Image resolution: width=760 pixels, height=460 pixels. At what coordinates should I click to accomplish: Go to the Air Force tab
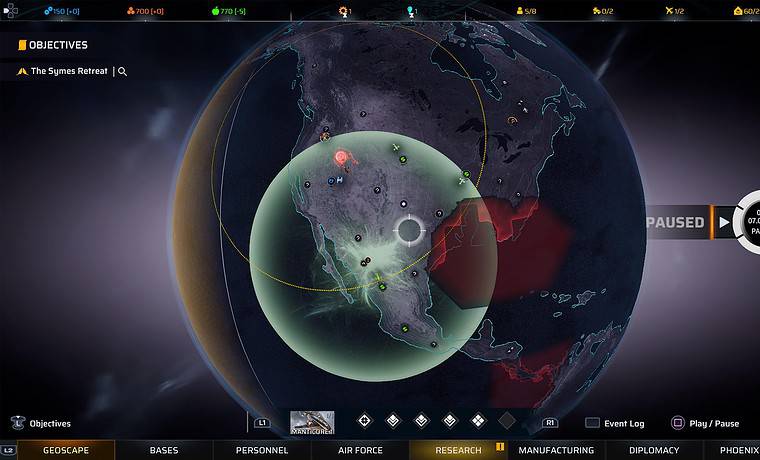360,450
